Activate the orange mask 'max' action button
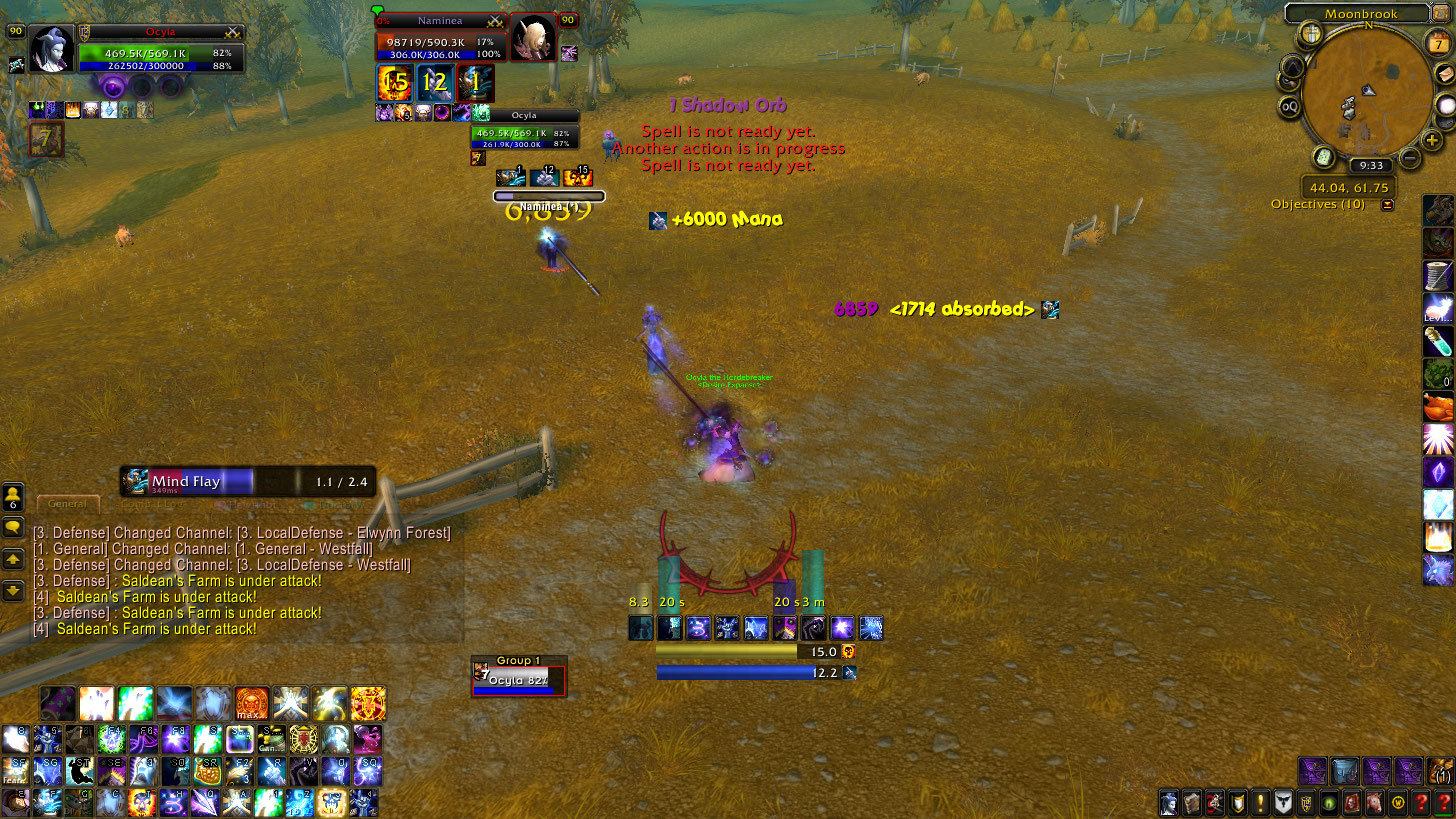Viewport: 1456px width, 819px height. click(x=251, y=703)
